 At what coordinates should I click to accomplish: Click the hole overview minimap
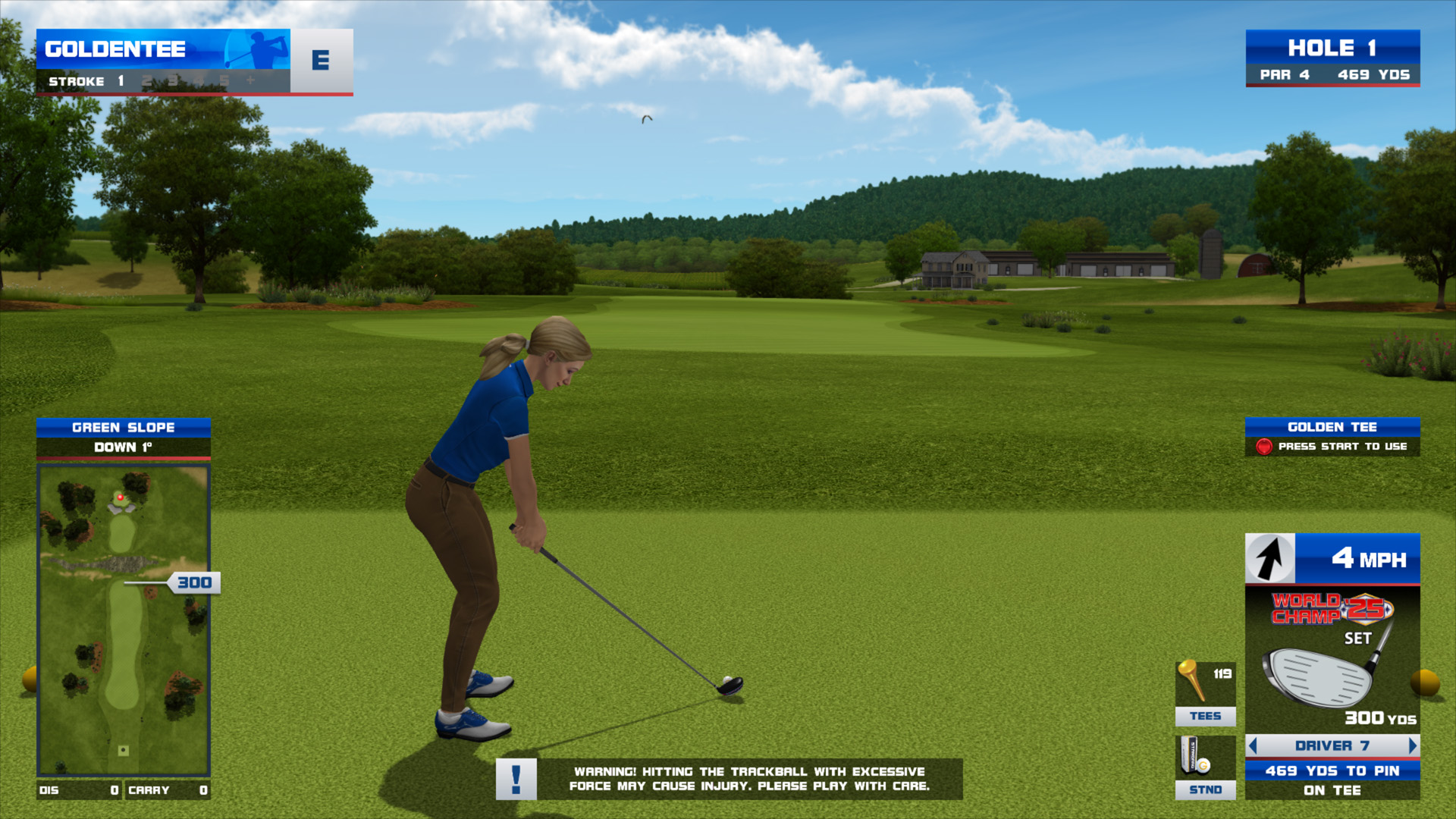[124, 620]
